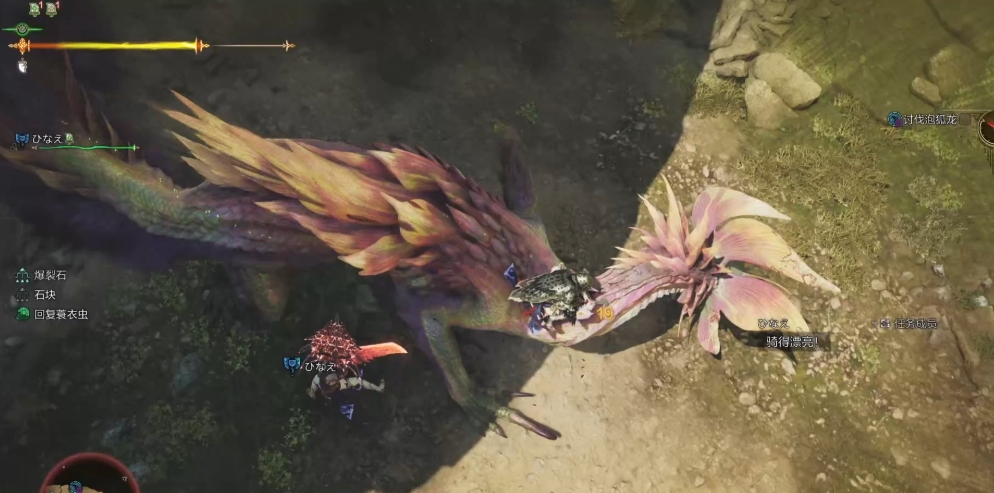The height and width of the screenshot is (493, 994).
Task: Select the 回复蓑衣虫 item entry
Action: pyautogui.click(x=60, y=314)
